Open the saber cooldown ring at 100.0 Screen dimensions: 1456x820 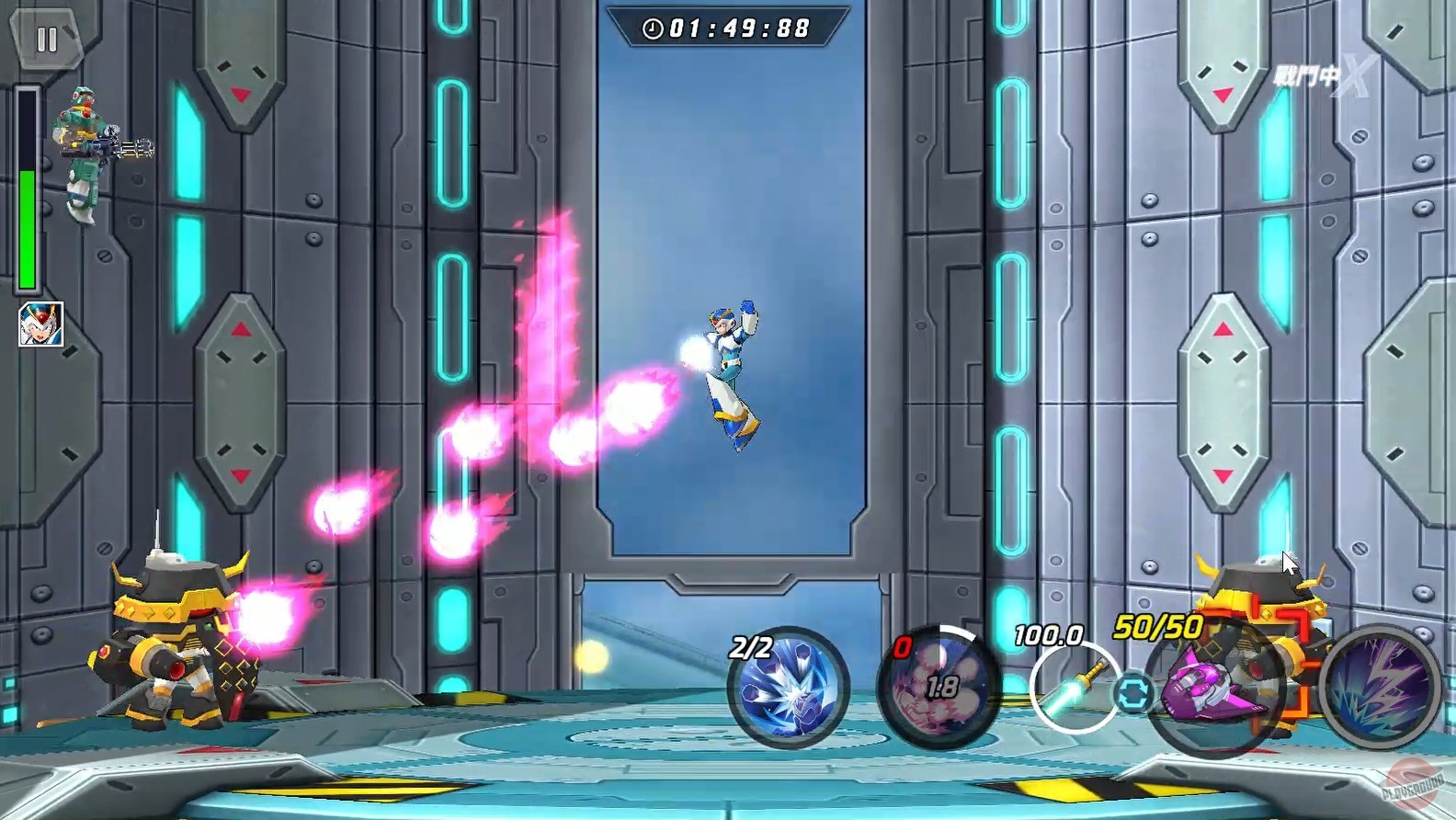point(1074,684)
